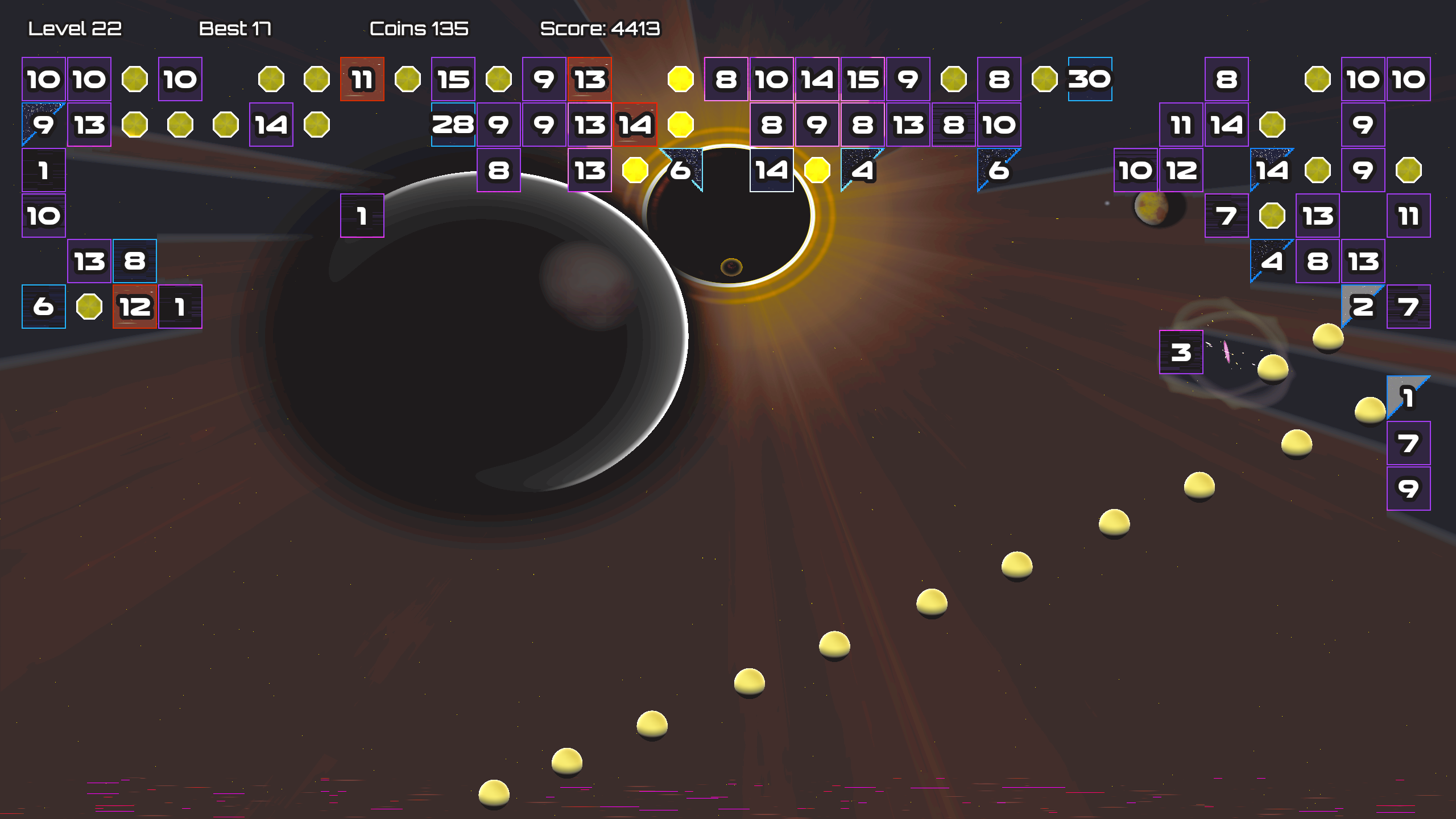1456x819 pixels.
Task: Click the red 14 brick next to 13
Action: coord(634,124)
